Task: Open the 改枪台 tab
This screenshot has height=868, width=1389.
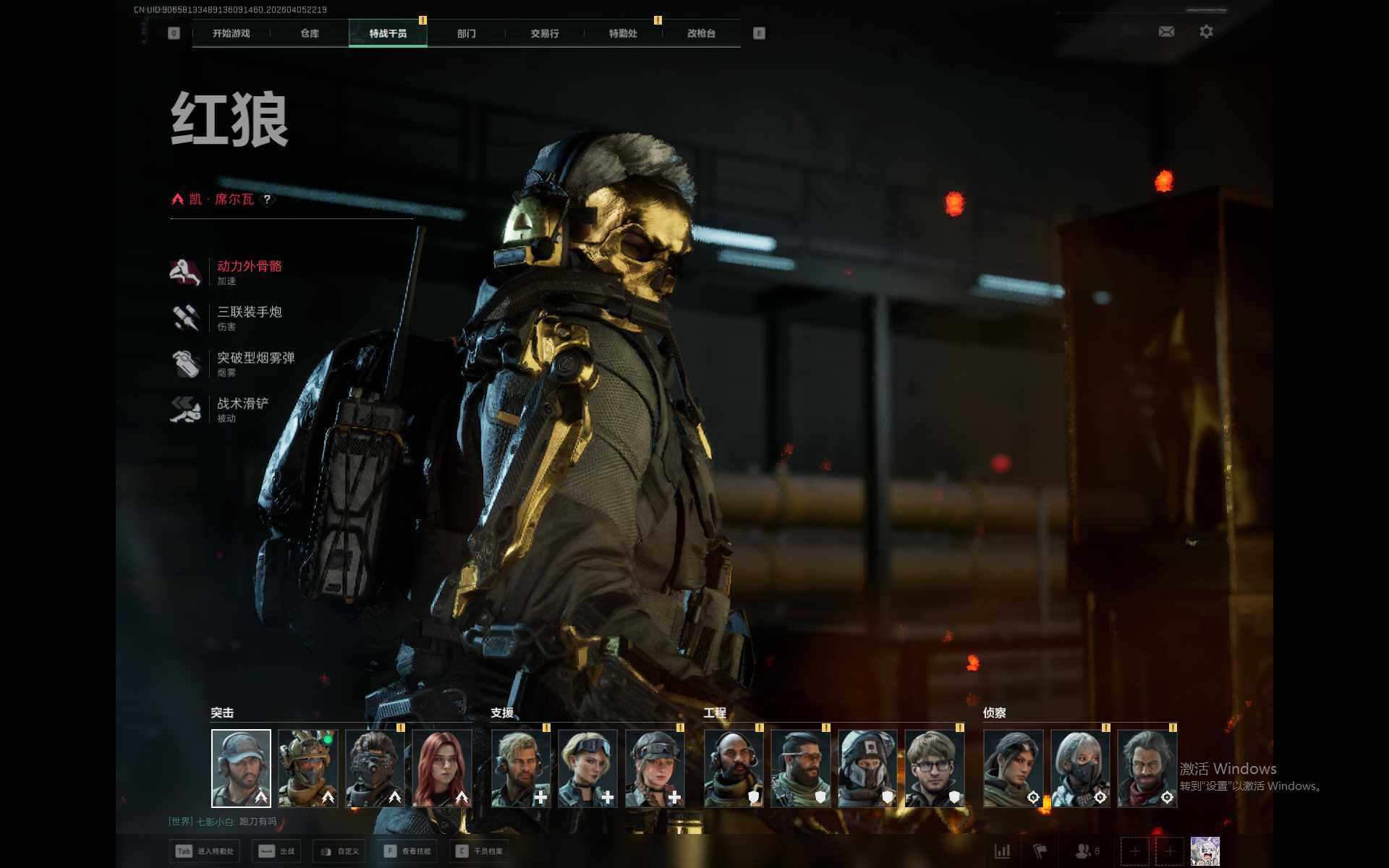Action: (701, 33)
